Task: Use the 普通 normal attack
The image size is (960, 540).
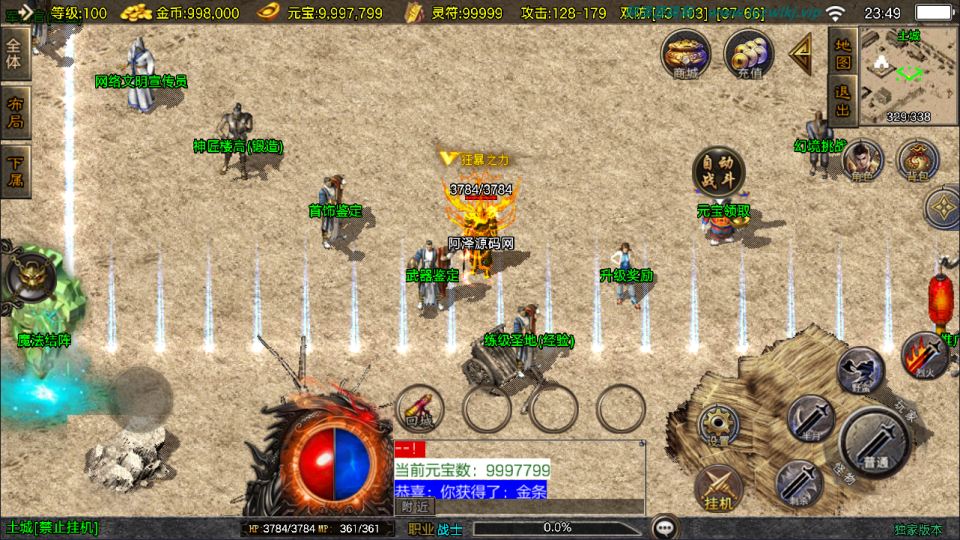Action: click(x=874, y=442)
